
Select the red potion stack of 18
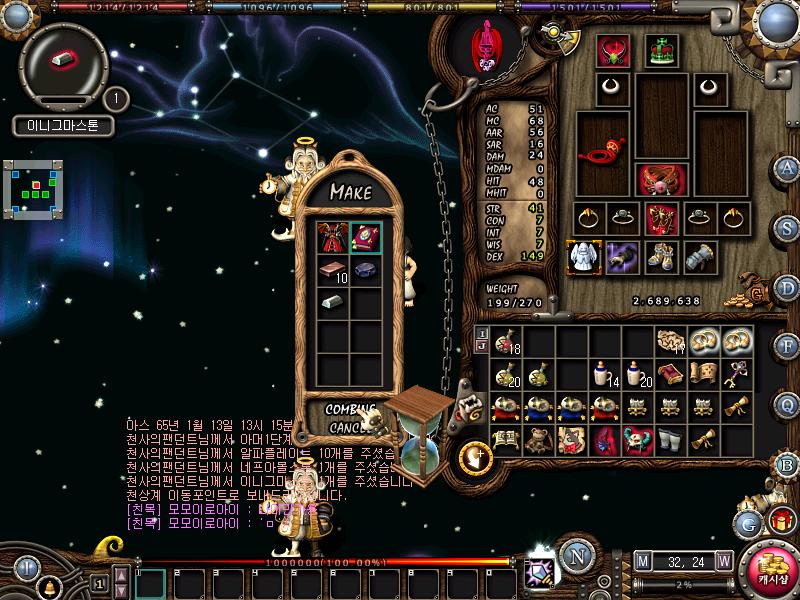(507, 341)
